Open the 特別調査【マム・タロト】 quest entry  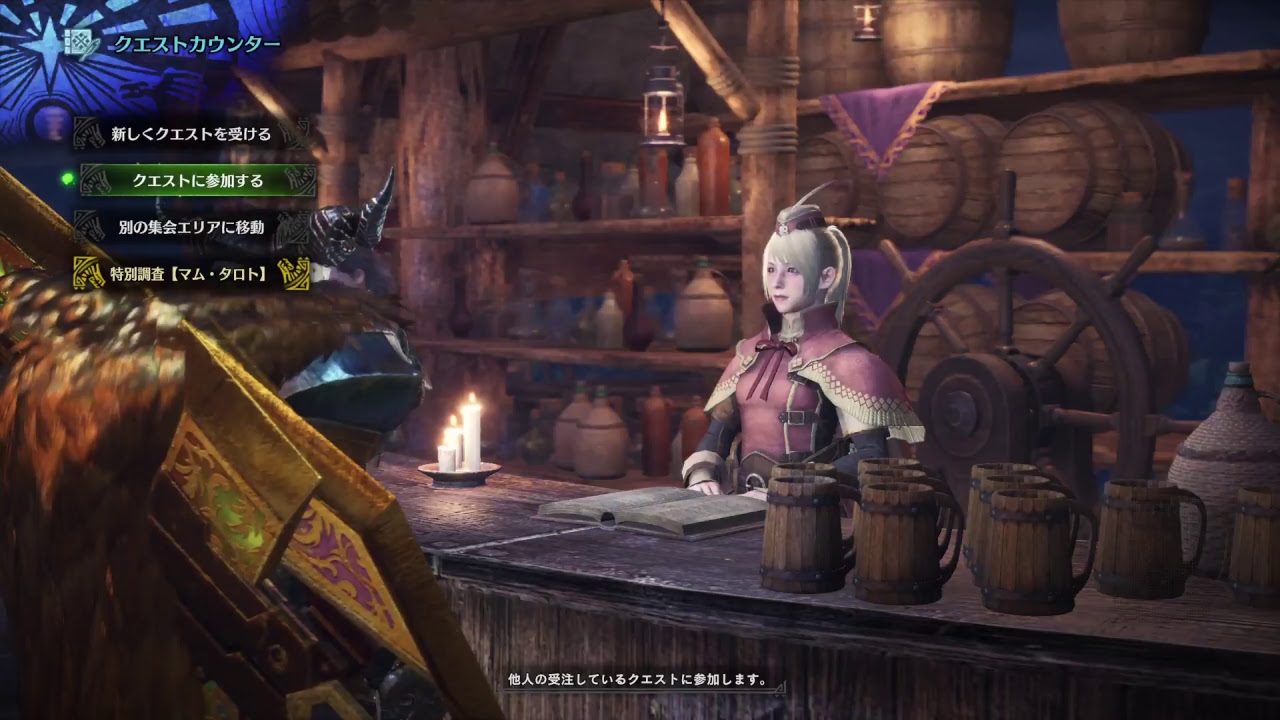click(190, 272)
